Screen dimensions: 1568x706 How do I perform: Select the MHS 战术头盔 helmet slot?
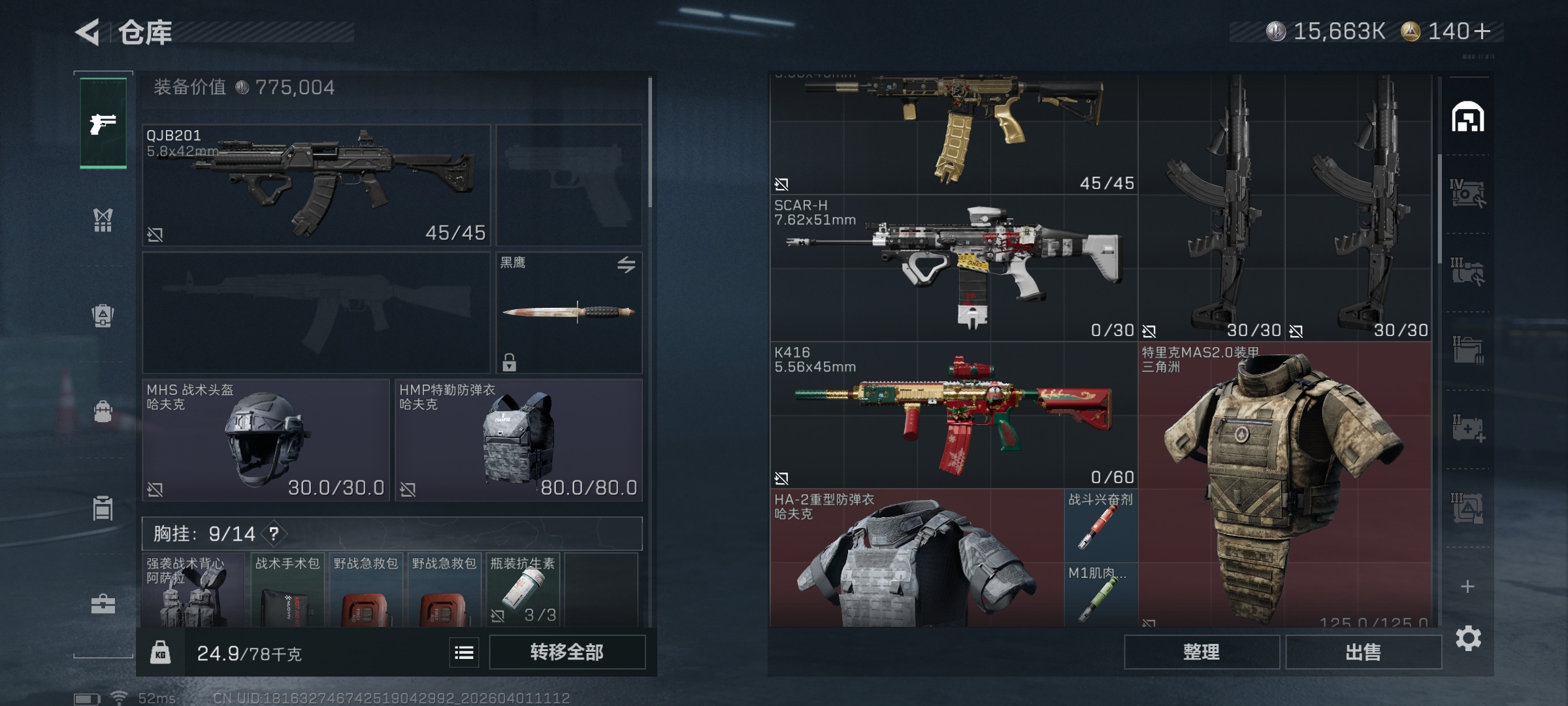pos(266,440)
